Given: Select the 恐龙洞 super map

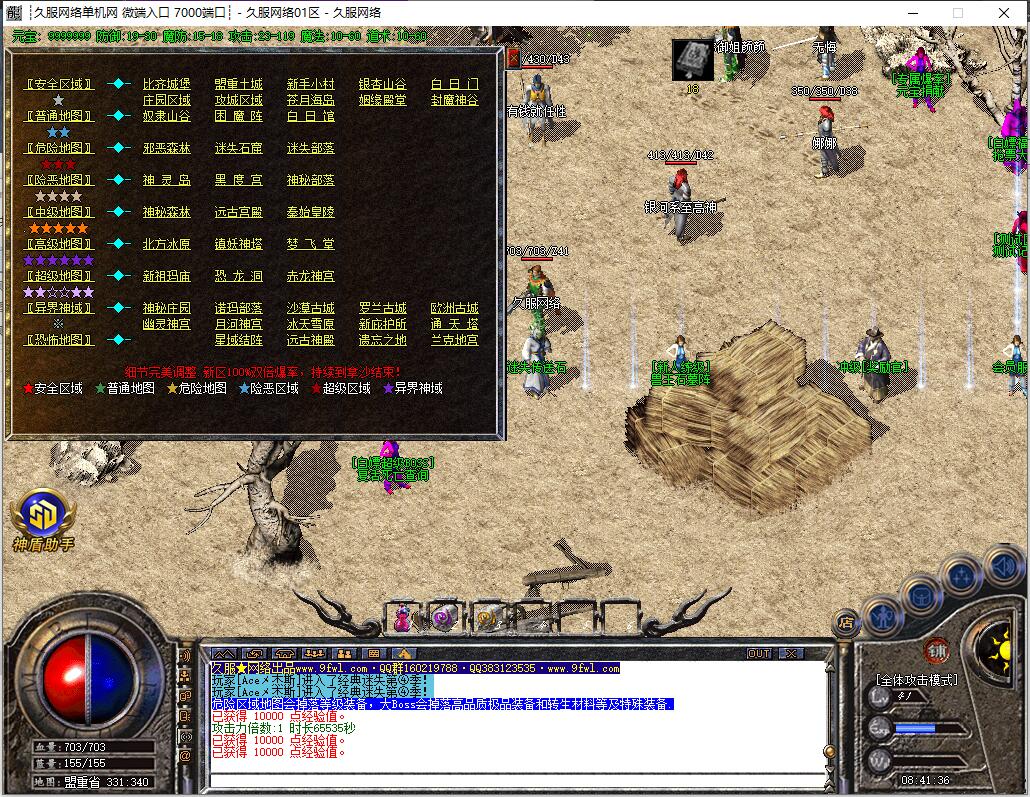Looking at the screenshot, I should click(x=238, y=276).
